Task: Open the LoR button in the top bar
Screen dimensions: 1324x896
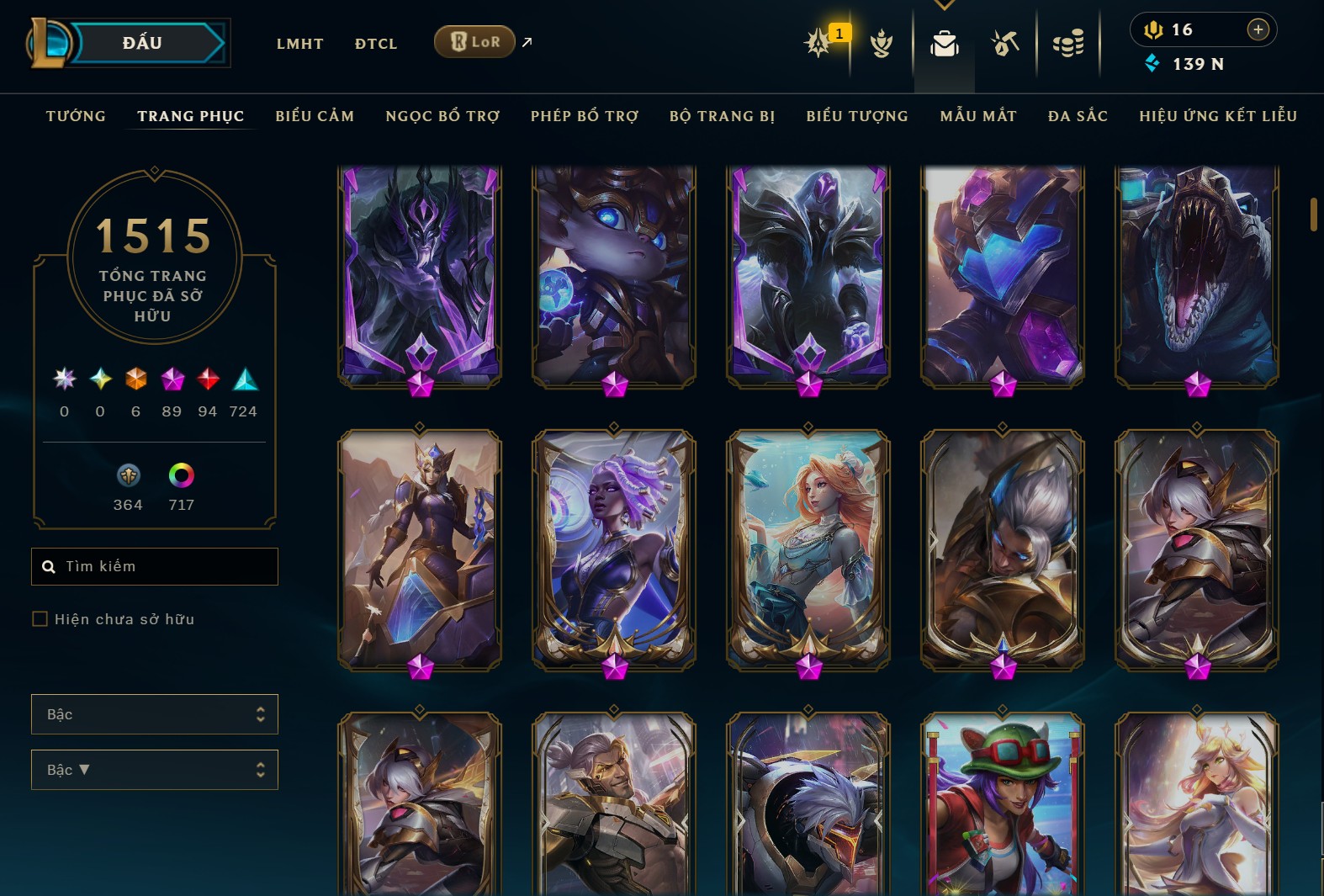Action: 474,40
